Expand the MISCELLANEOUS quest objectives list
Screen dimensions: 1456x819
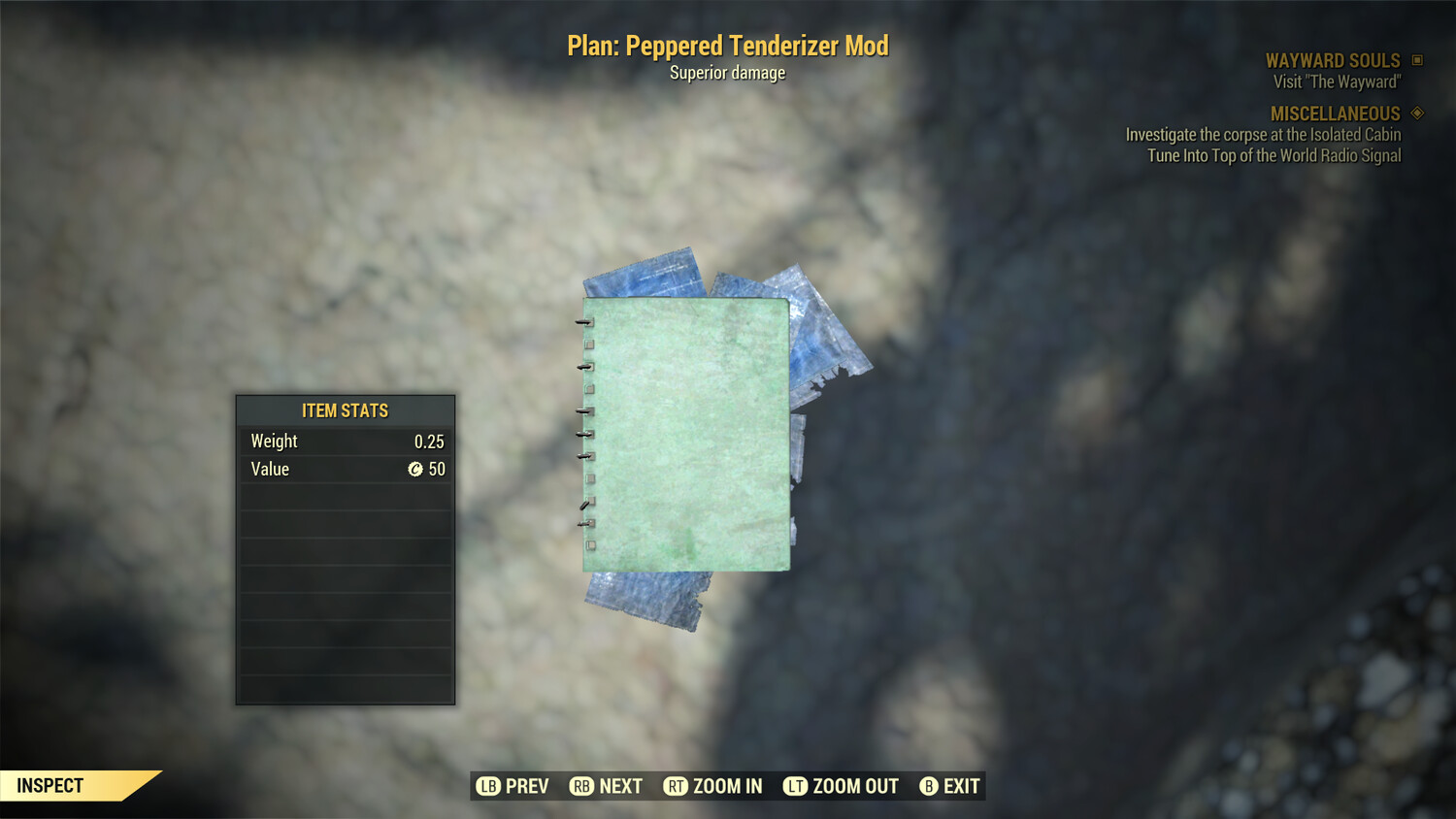point(1335,113)
